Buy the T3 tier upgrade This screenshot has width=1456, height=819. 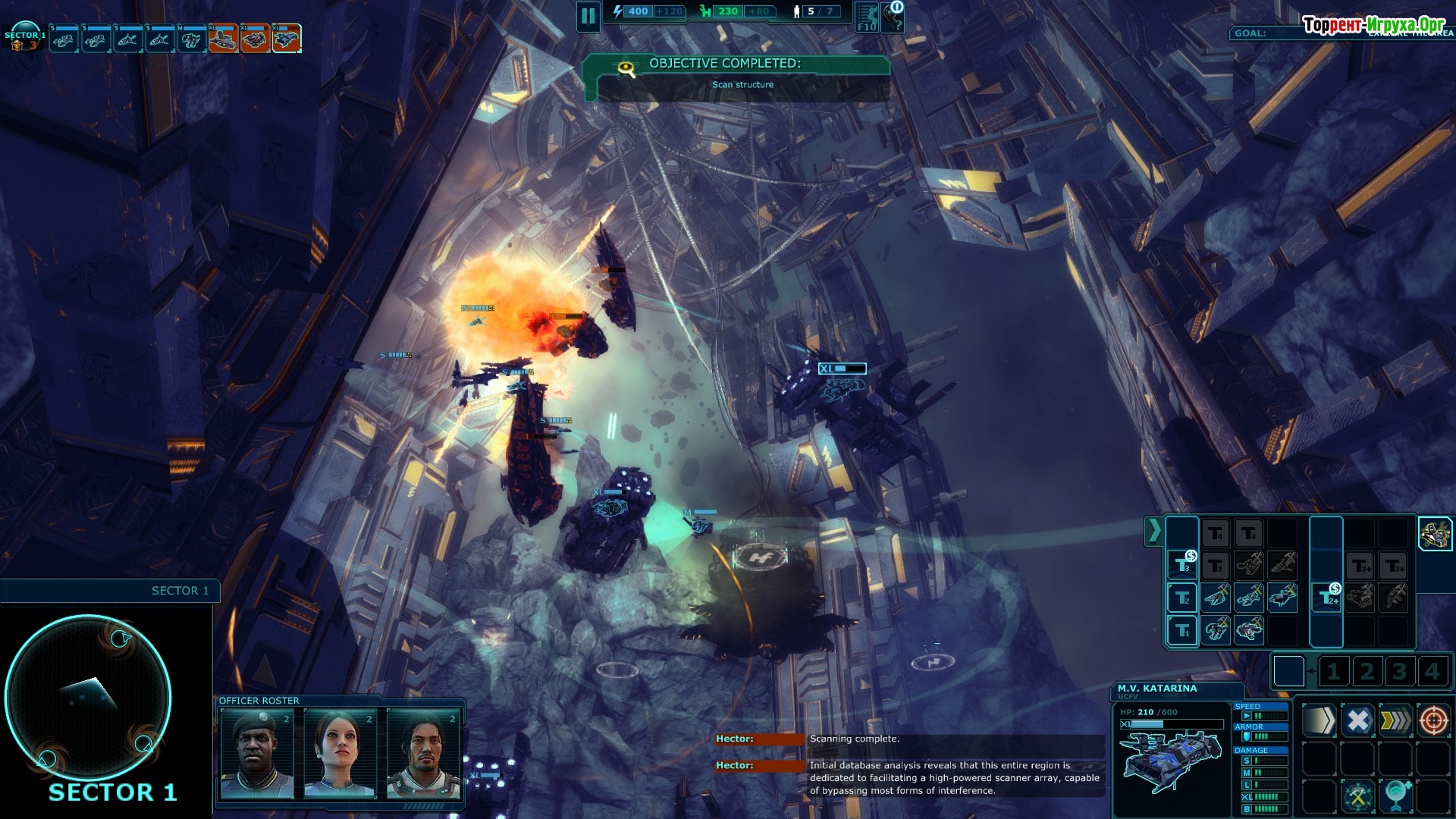(1182, 565)
